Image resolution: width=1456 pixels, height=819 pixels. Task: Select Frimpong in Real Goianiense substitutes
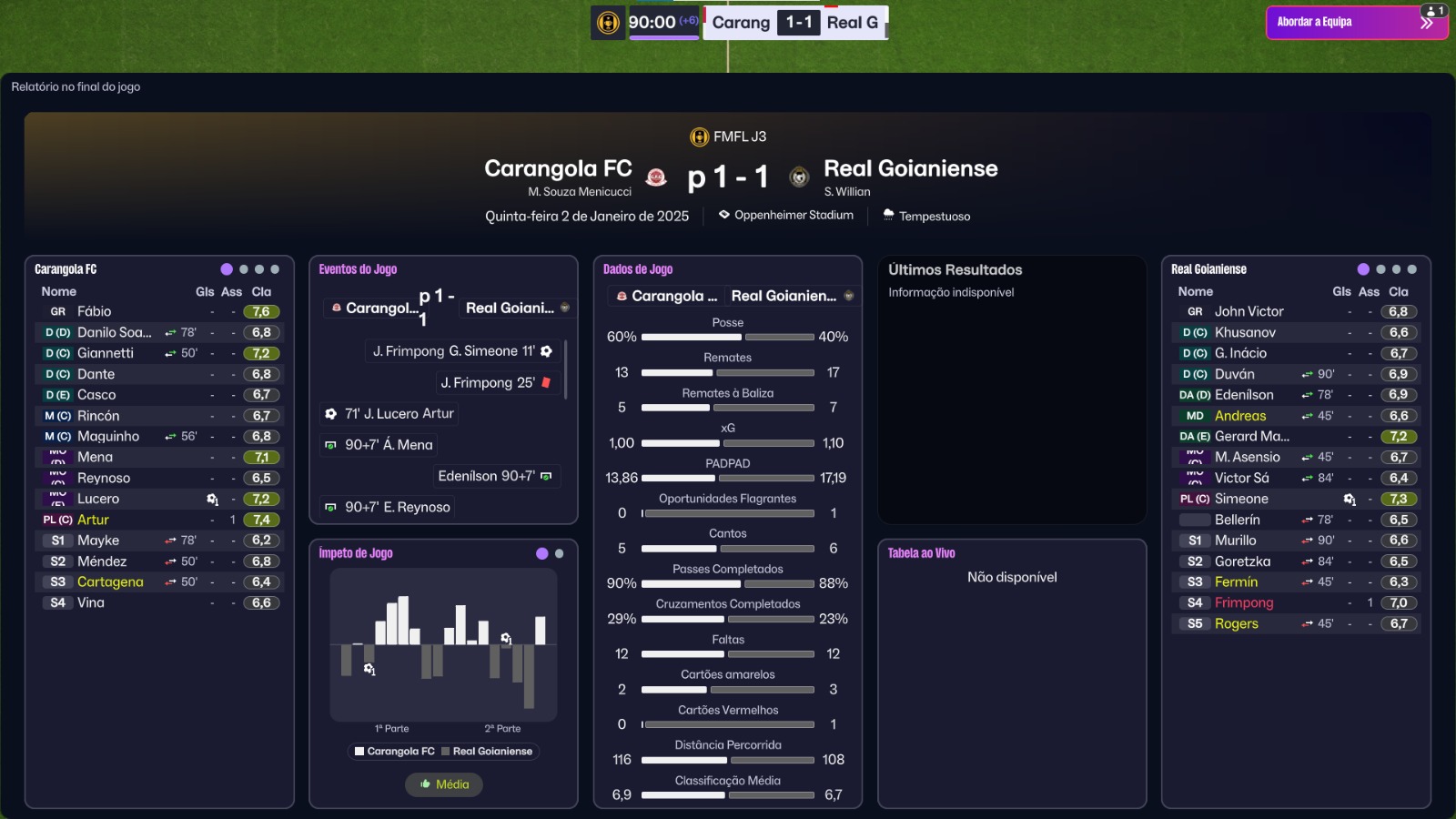pos(1244,602)
